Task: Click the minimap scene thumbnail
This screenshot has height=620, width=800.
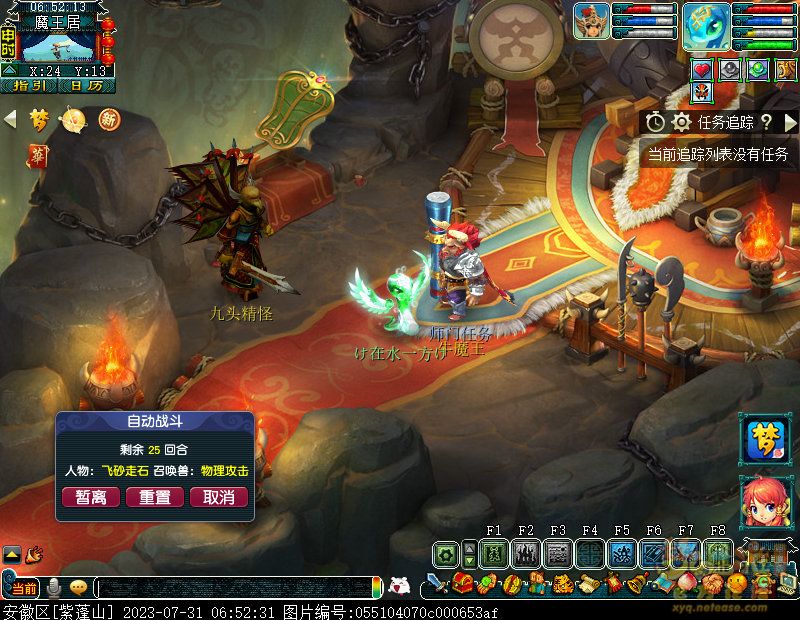Action: pos(61,47)
